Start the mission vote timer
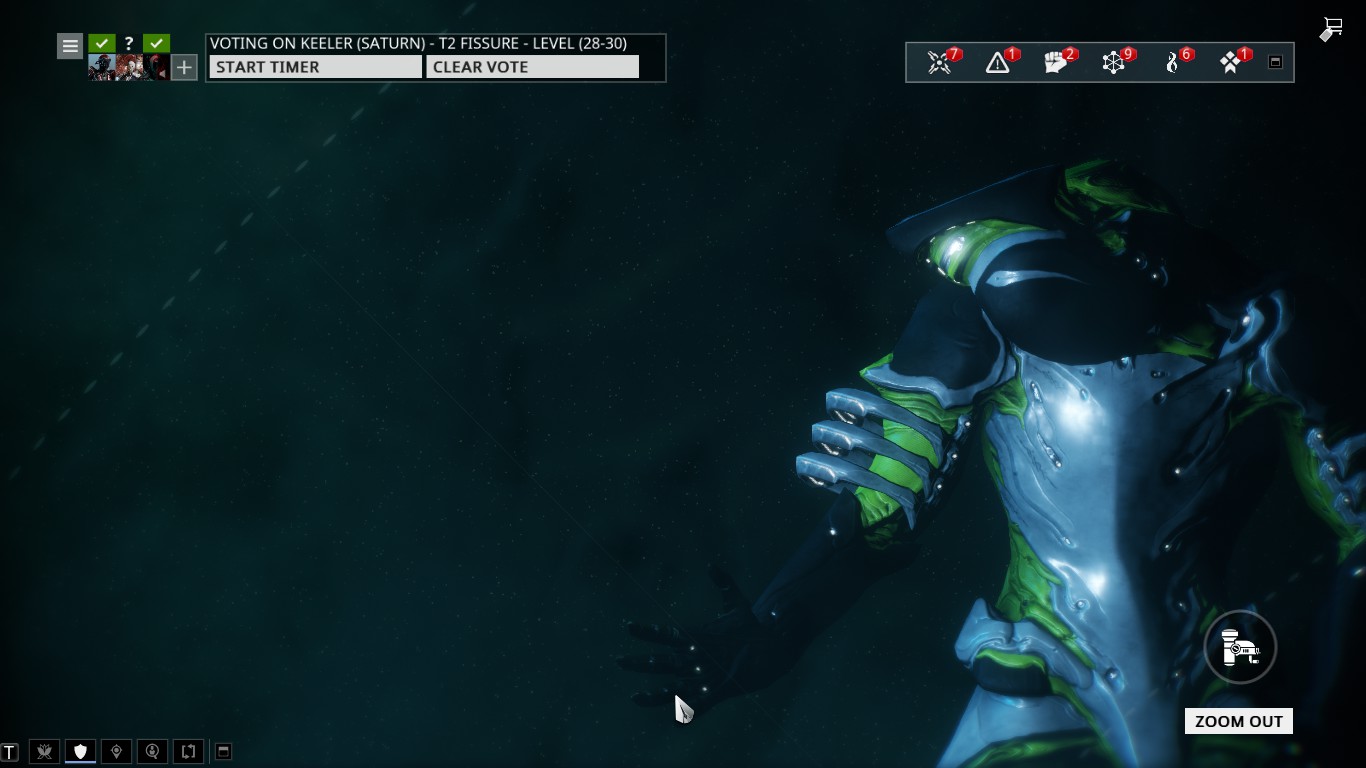 [315, 67]
